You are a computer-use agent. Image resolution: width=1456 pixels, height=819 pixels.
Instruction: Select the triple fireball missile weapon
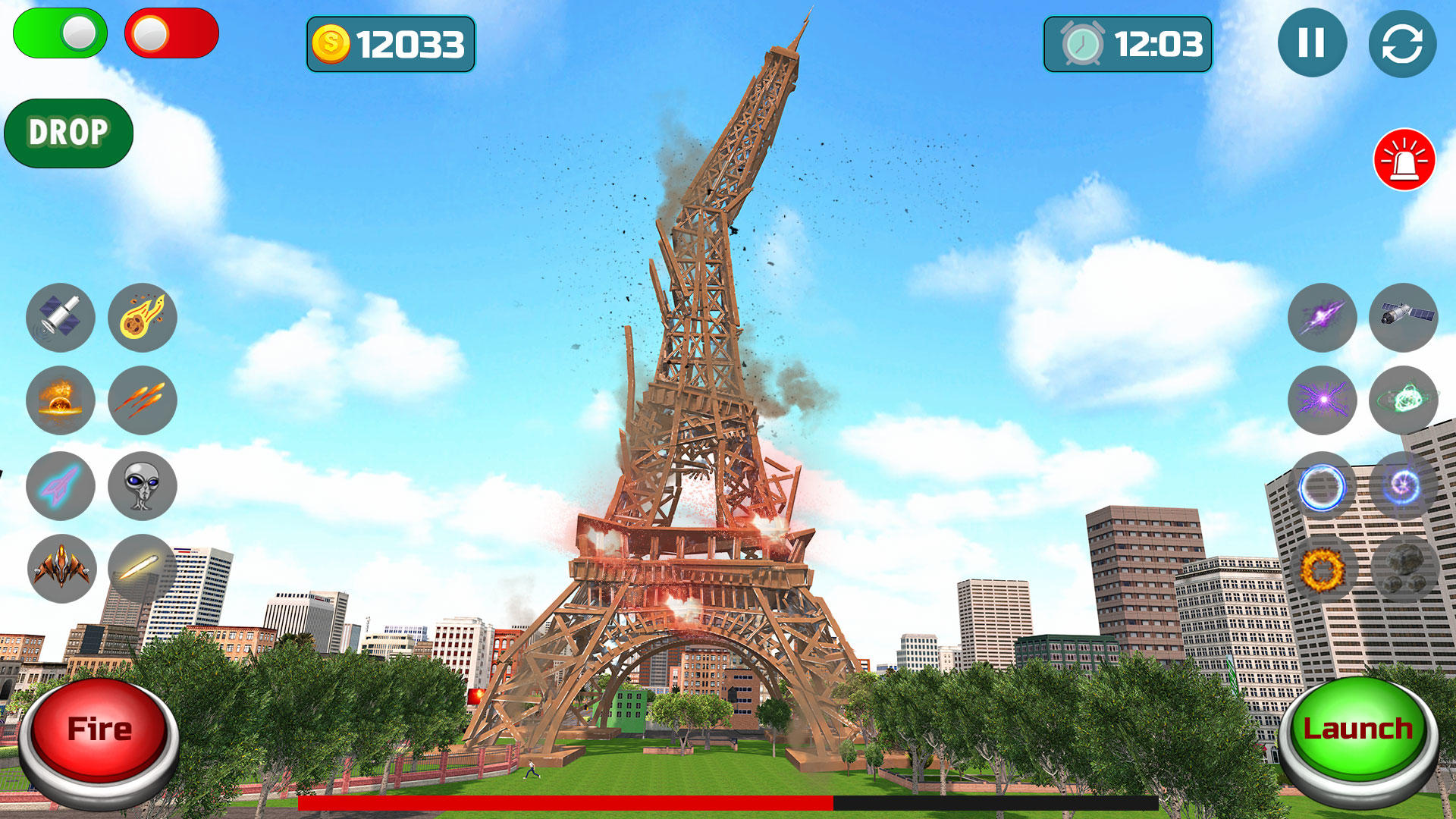click(143, 402)
